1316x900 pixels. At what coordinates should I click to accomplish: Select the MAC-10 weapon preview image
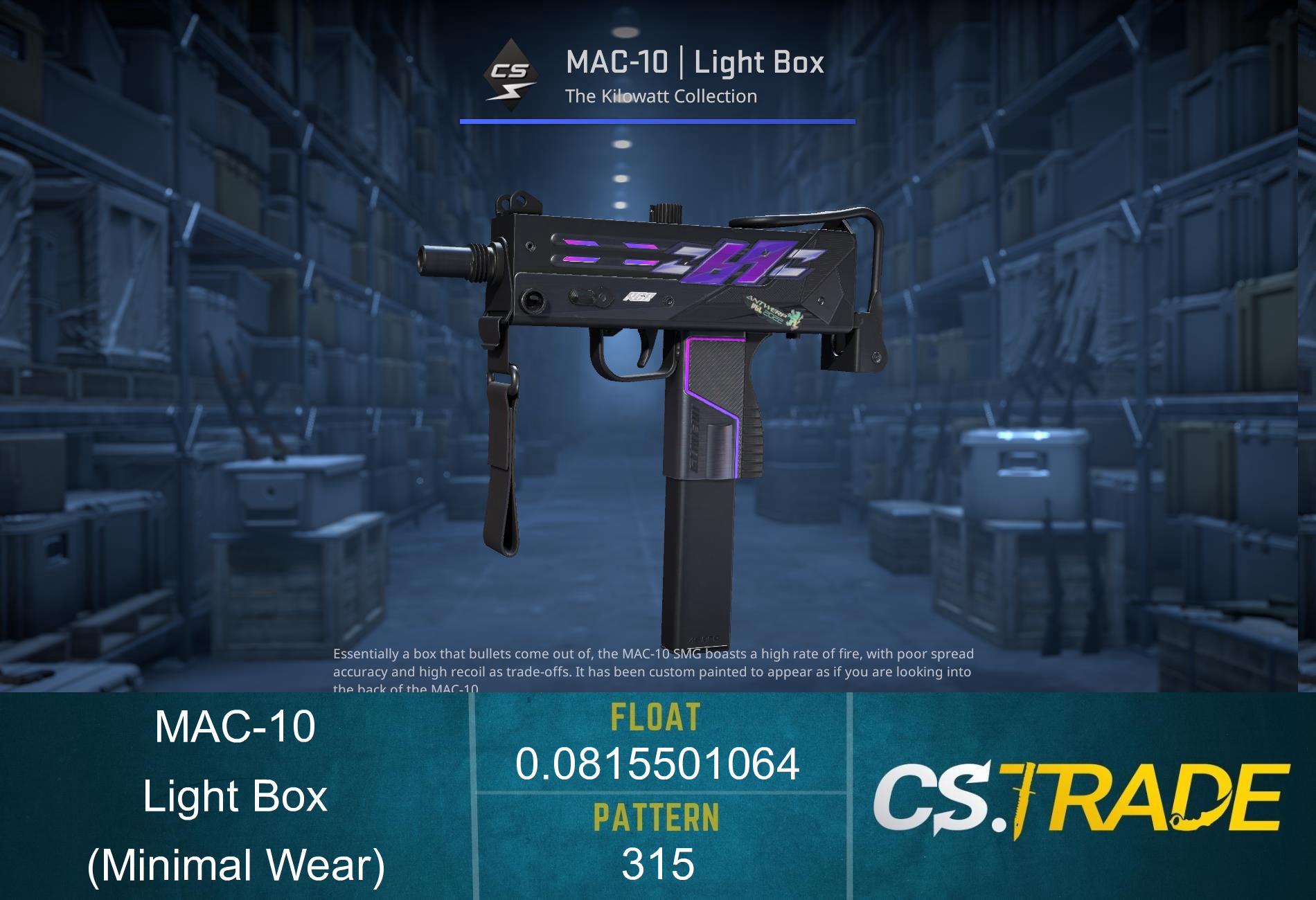(658, 381)
